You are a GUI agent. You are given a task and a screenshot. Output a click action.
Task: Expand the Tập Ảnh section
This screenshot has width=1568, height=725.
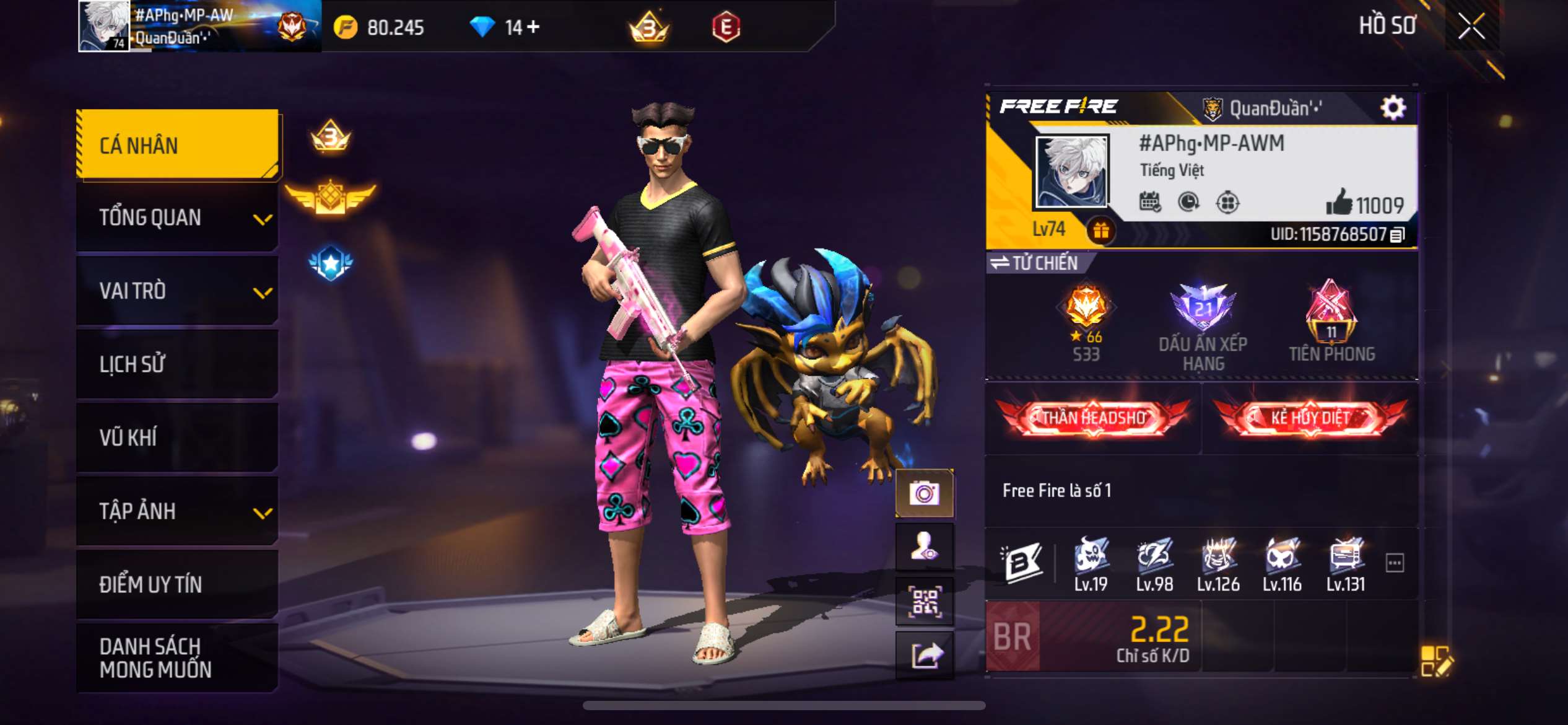(176, 511)
